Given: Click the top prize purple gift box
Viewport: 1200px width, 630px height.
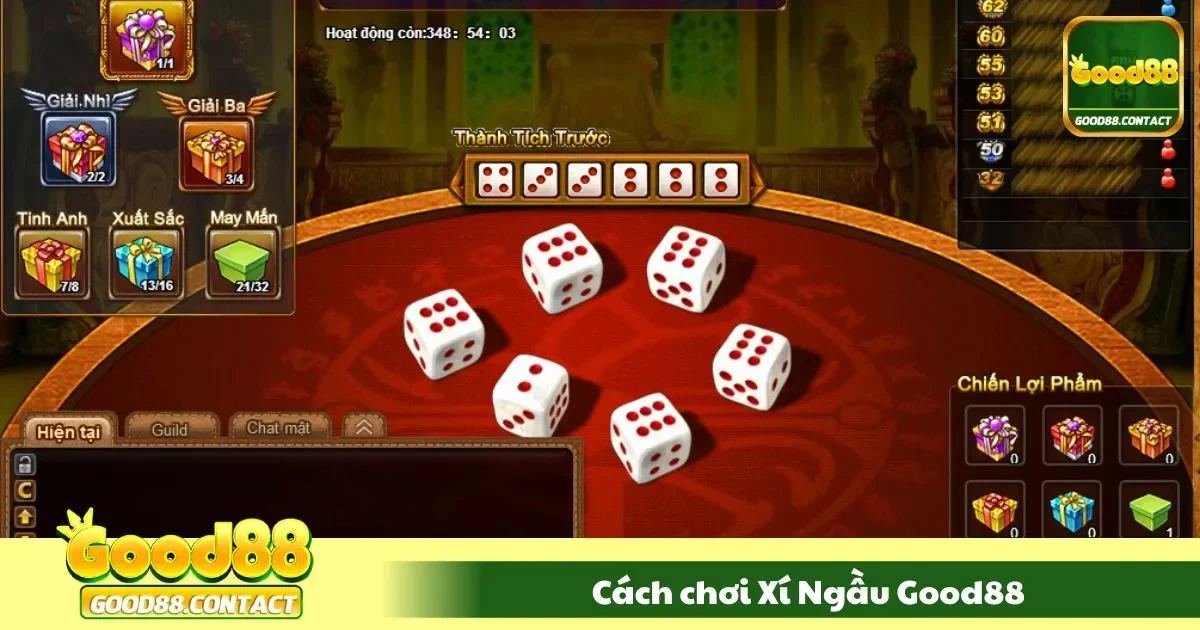Looking at the screenshot, I should (x=146, y=38).
